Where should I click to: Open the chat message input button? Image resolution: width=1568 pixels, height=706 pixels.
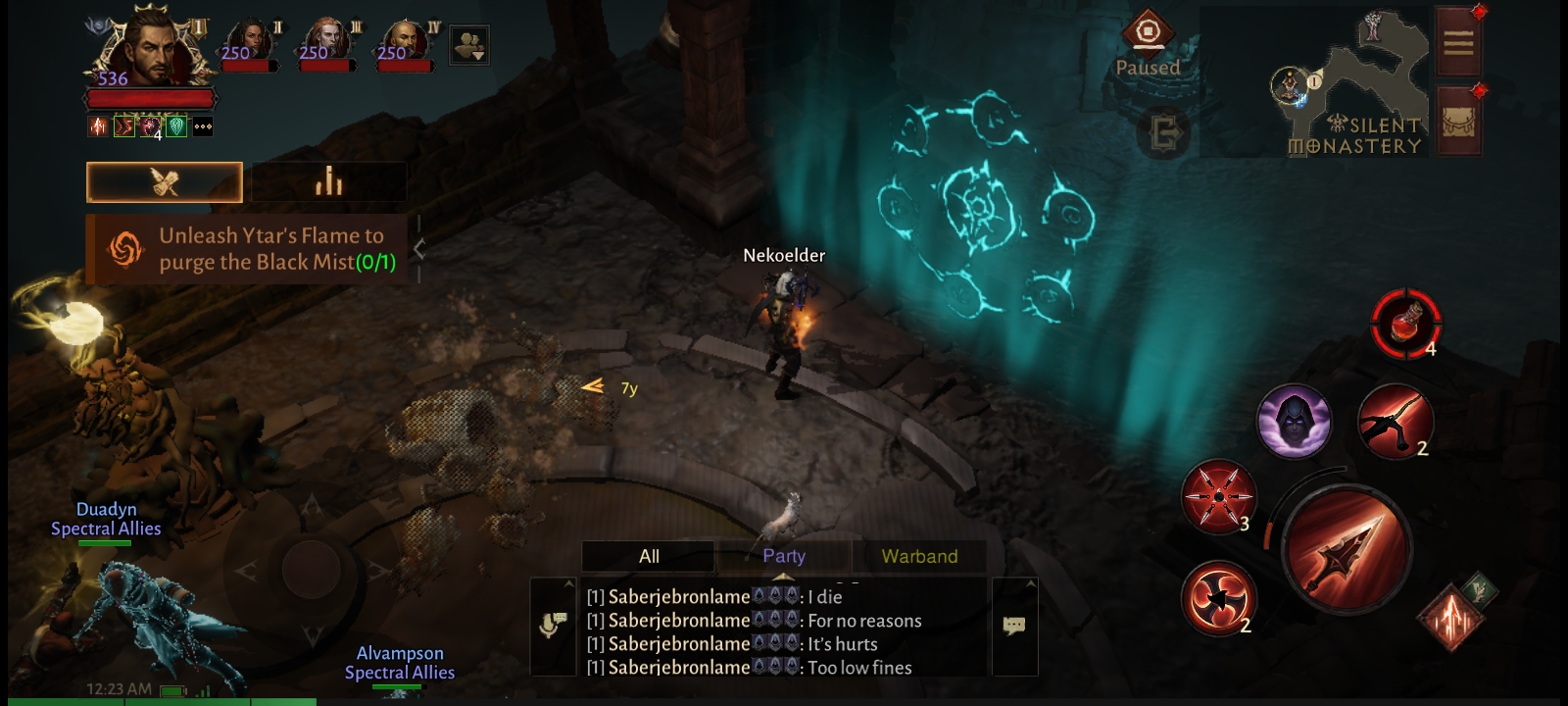coord(1014,625)
